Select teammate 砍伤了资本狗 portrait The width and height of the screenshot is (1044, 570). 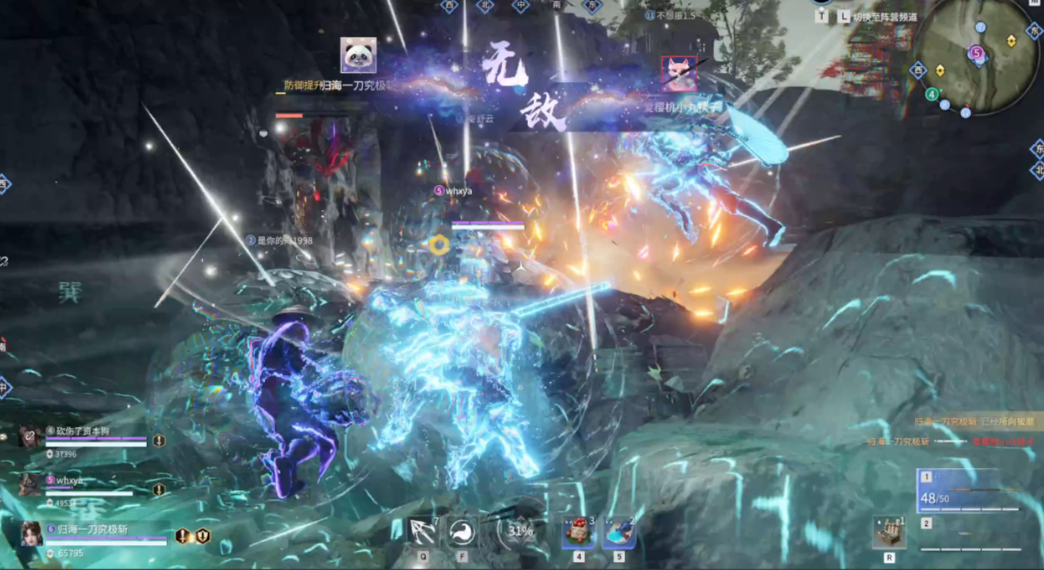click(x=30, y=438)
